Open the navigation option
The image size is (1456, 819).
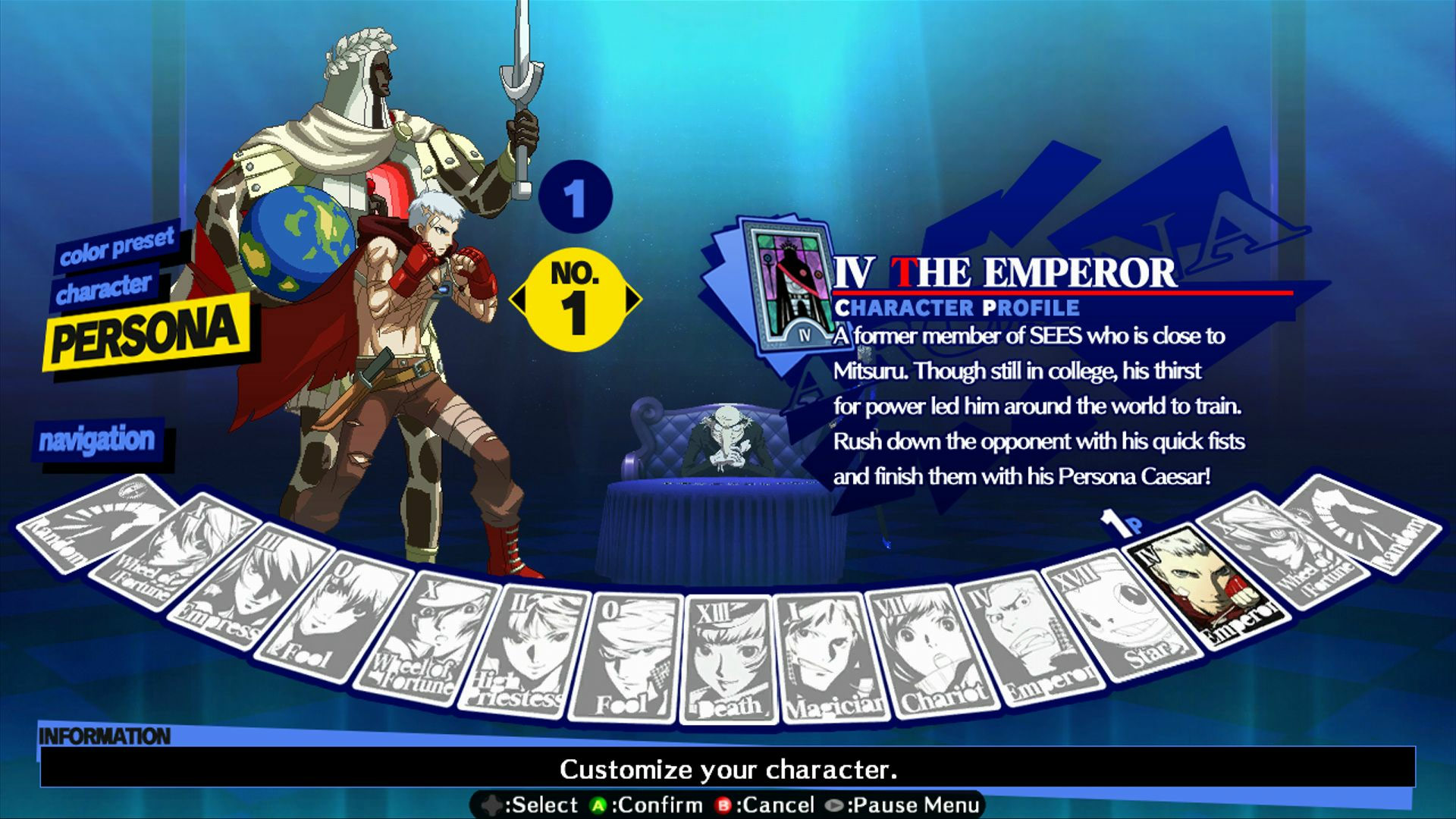[99, 437]
